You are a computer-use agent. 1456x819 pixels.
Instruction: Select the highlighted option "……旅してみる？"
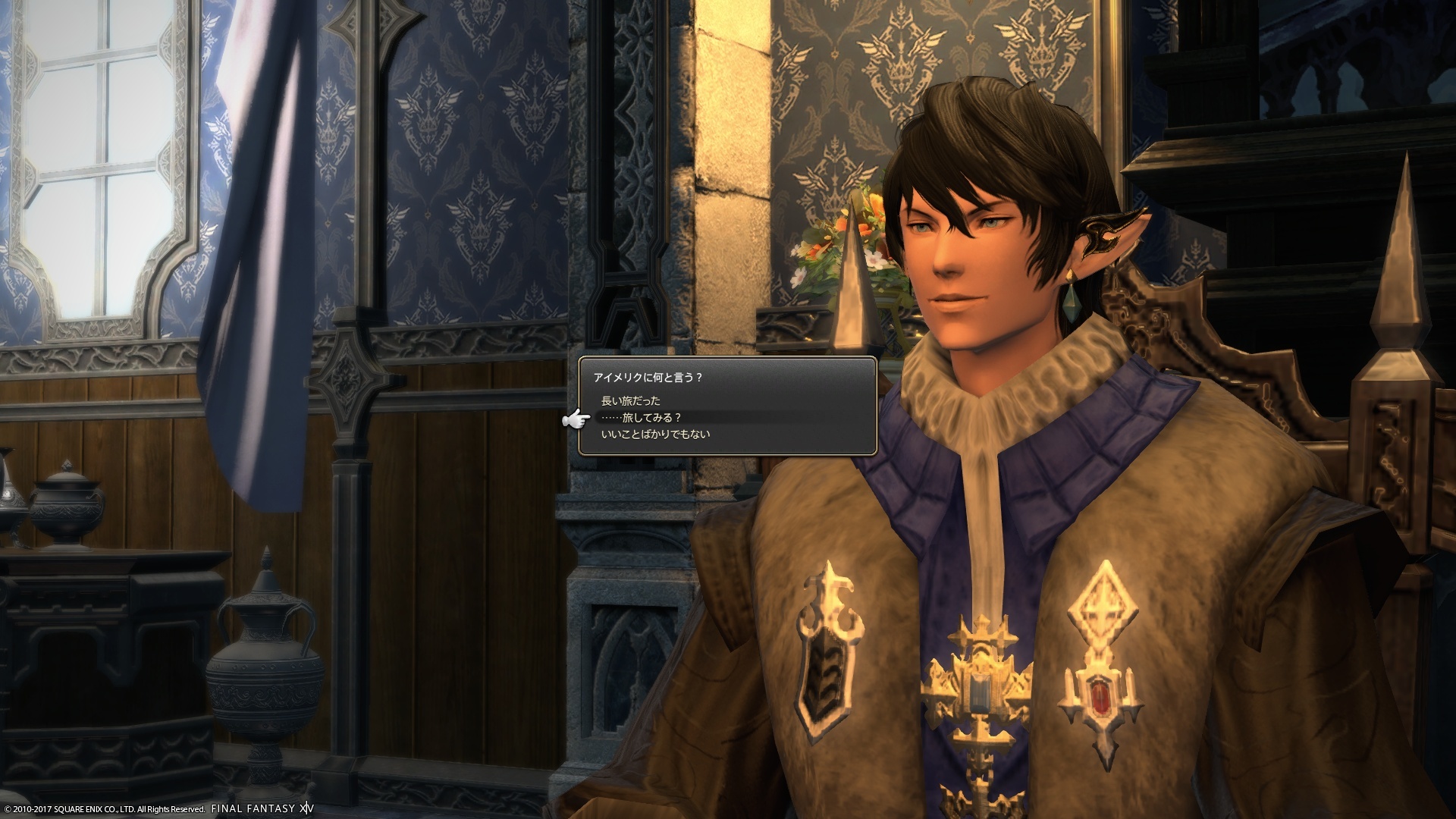click(x=641, y=417)
